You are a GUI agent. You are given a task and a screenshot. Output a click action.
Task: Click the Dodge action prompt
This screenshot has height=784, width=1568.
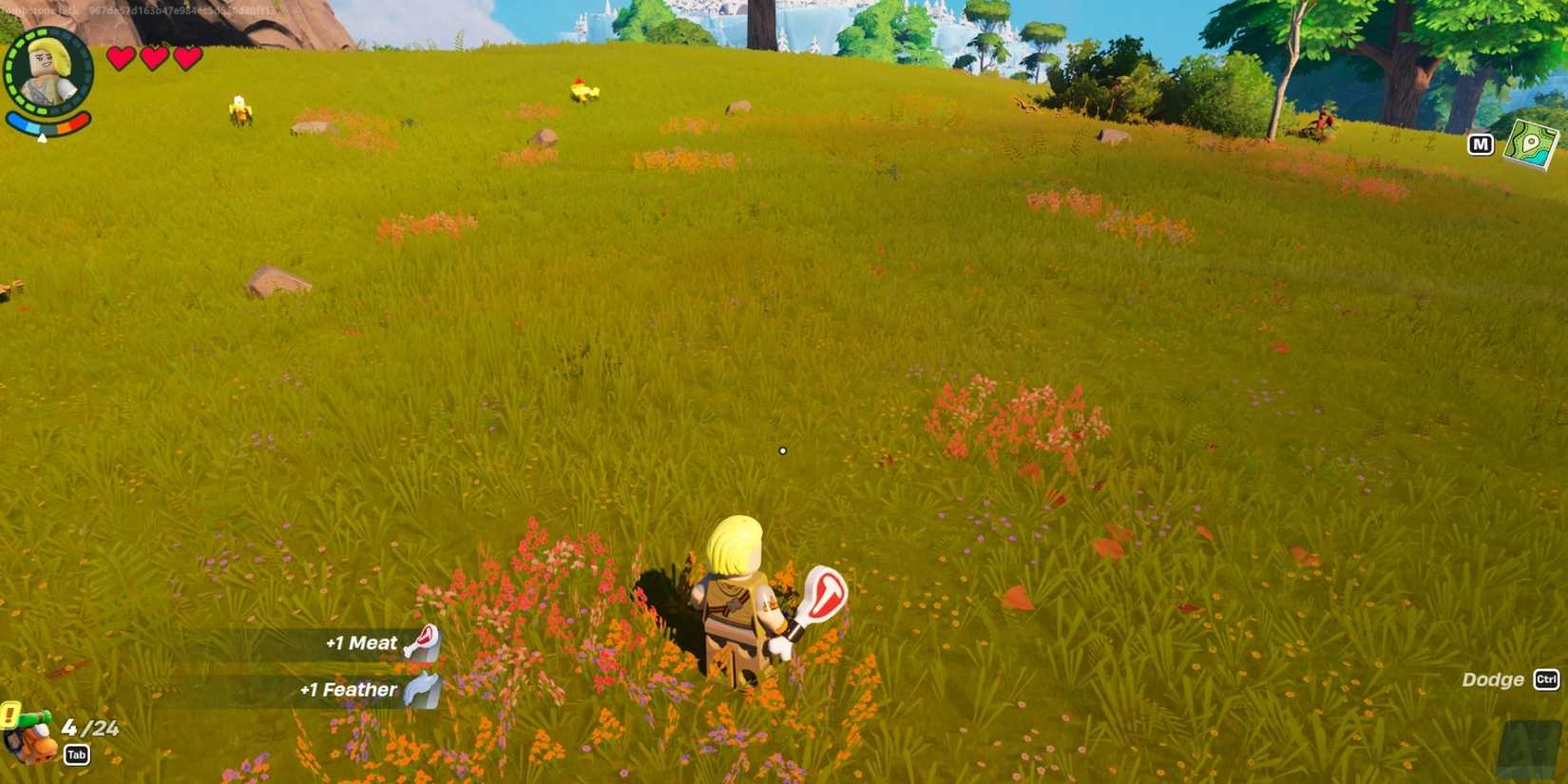1494,679
